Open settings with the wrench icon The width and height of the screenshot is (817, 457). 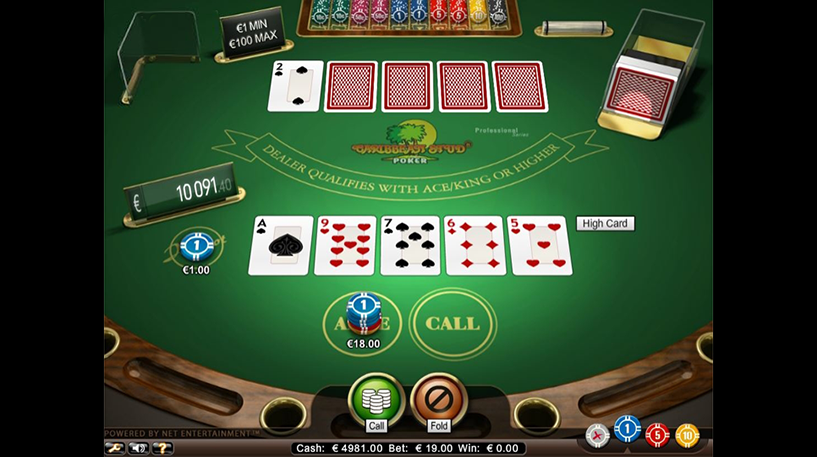(x=117, y=447)
